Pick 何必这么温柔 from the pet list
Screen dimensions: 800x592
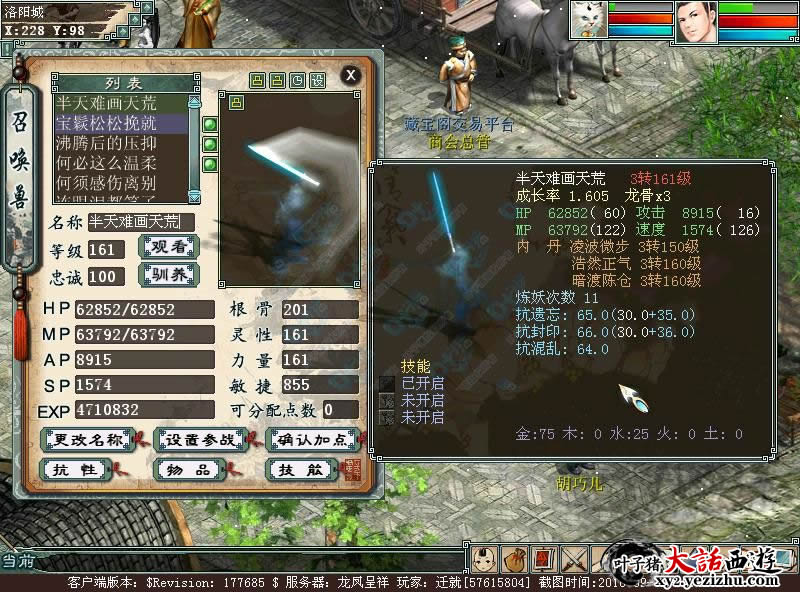[x=120, y=163]
